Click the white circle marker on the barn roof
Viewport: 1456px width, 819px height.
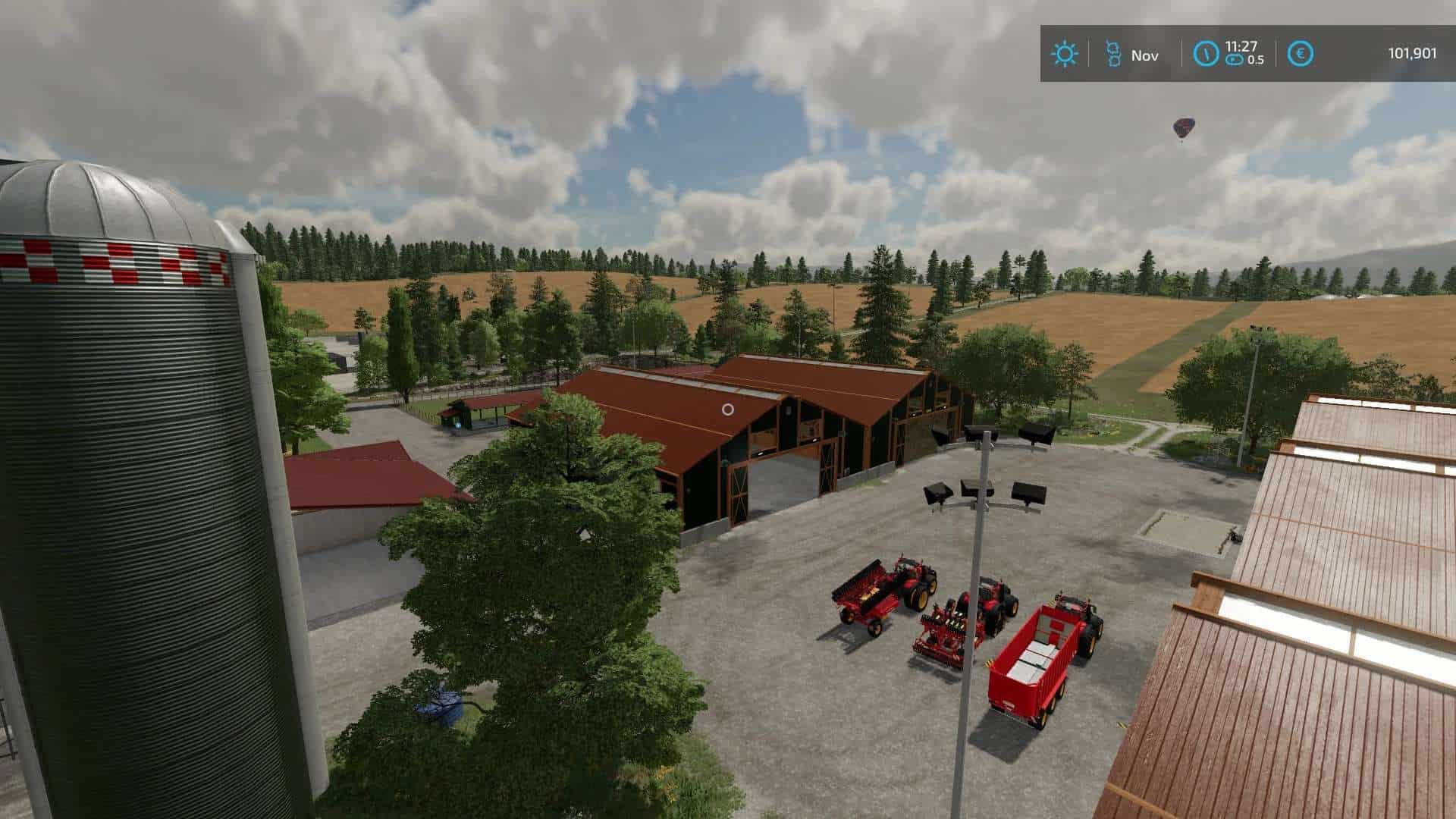click(x=726, y=410)
